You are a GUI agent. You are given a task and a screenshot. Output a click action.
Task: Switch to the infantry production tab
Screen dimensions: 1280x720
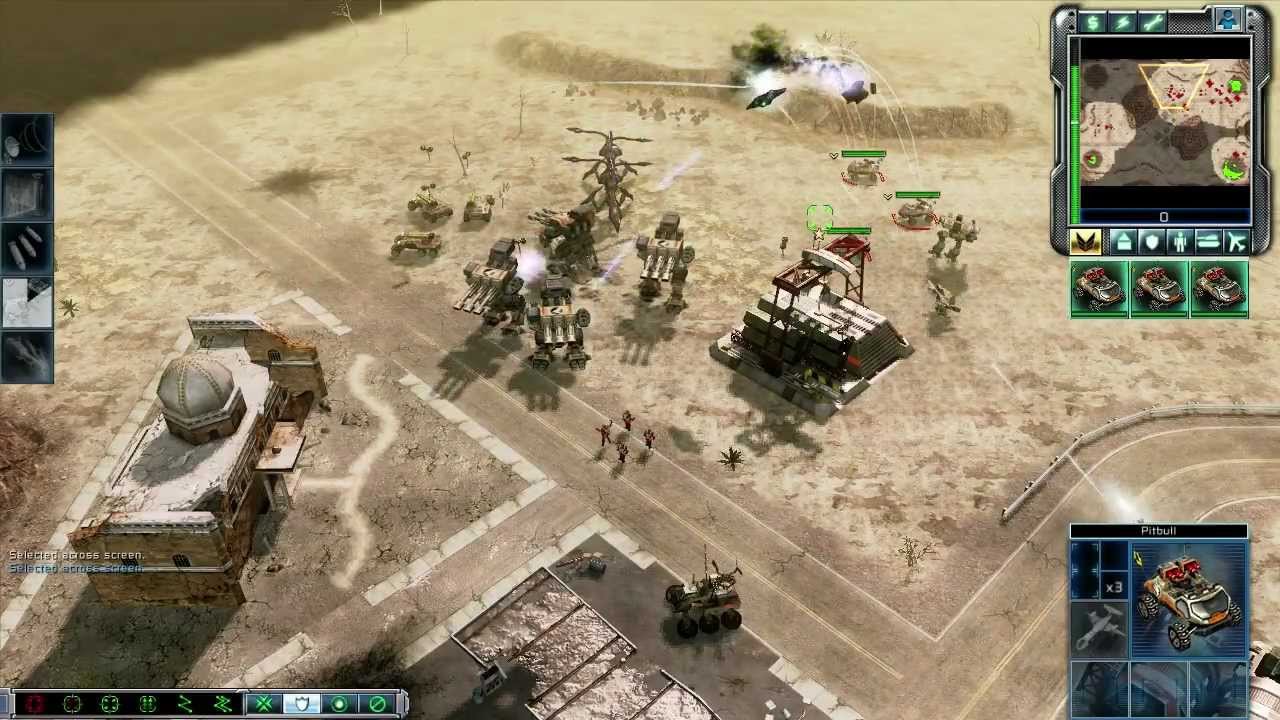(1180, 242)
